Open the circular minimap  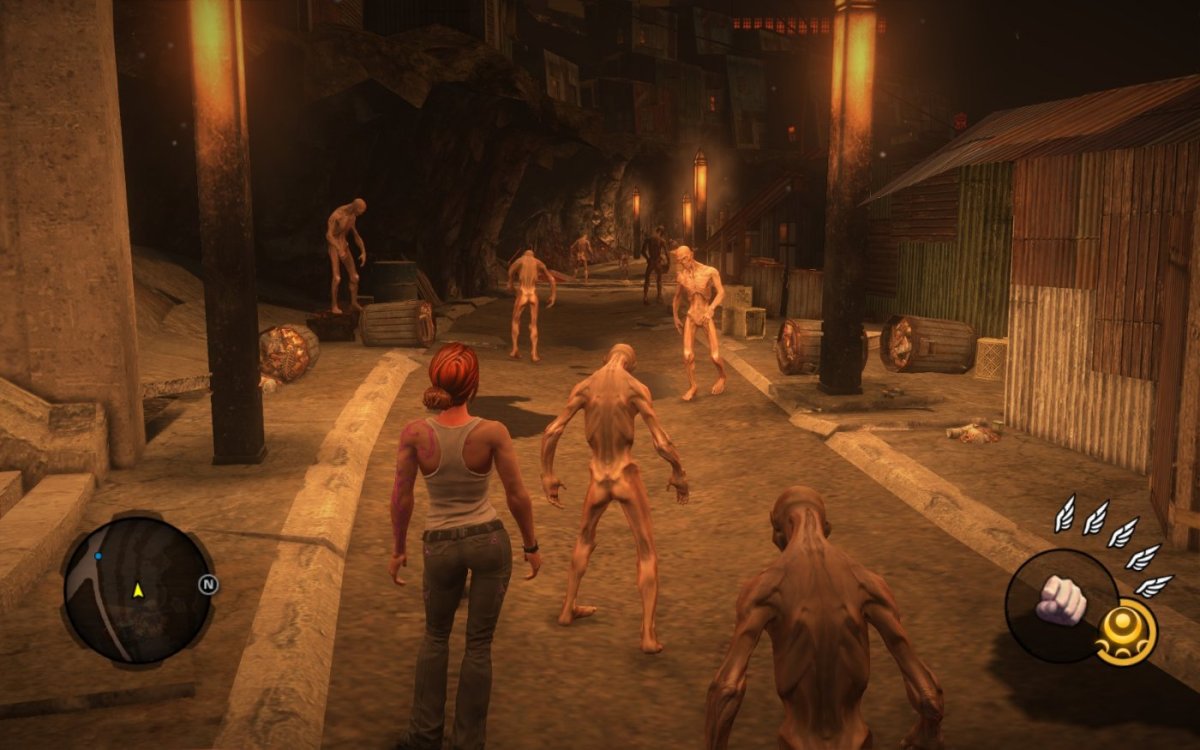(x=136, y=591)
